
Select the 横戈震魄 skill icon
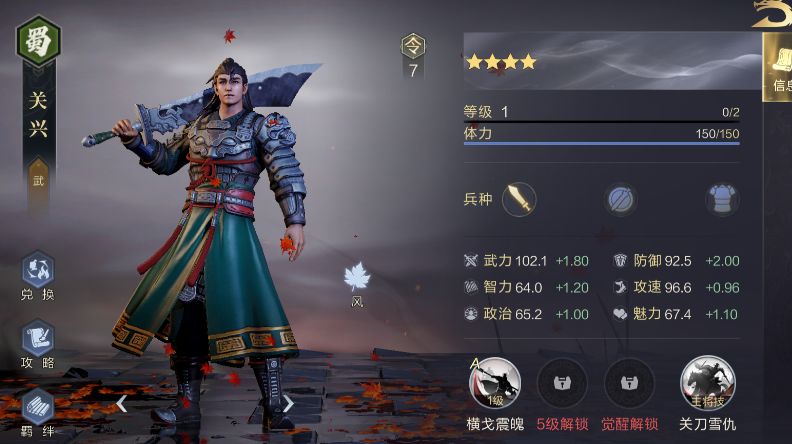(494, 382)
